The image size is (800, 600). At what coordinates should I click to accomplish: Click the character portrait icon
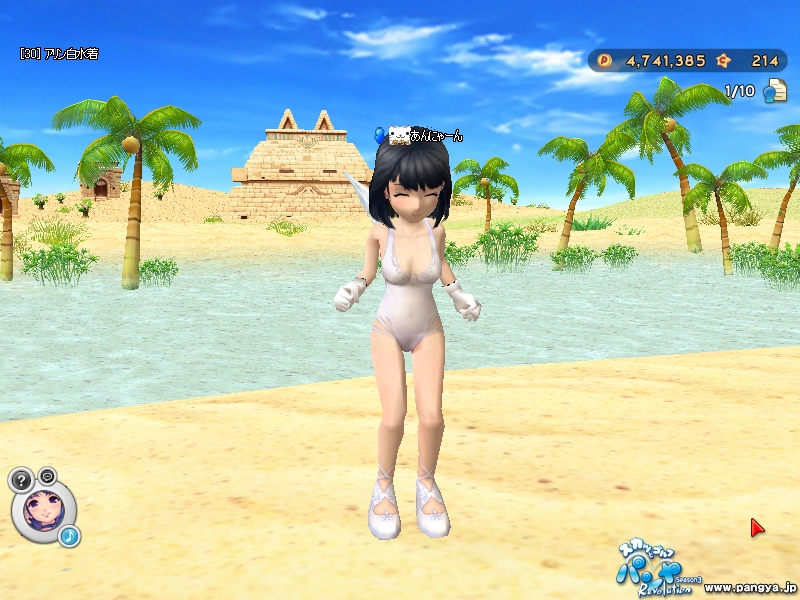43,510
